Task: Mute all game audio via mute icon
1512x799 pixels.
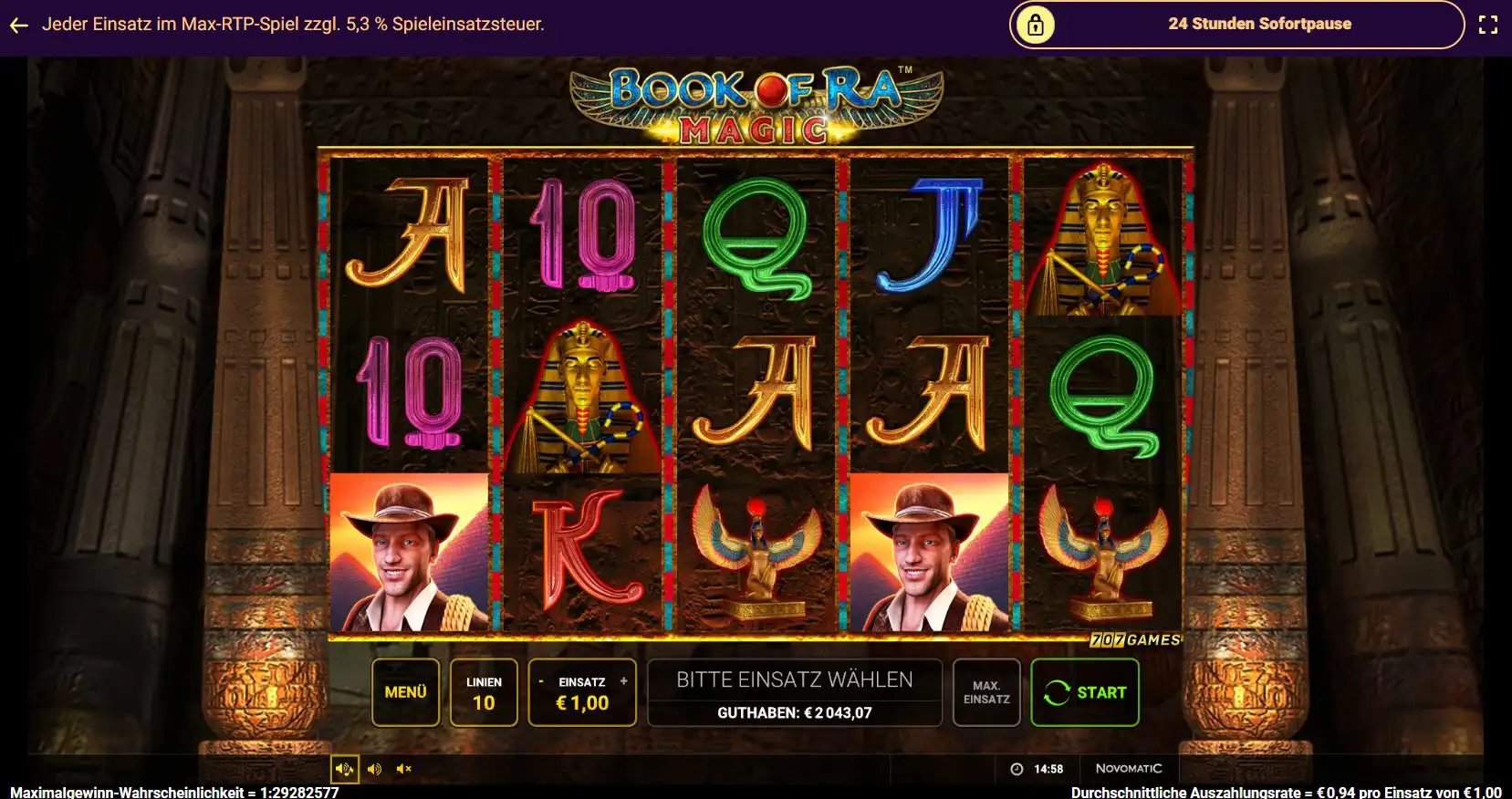Action: point(404,769)
